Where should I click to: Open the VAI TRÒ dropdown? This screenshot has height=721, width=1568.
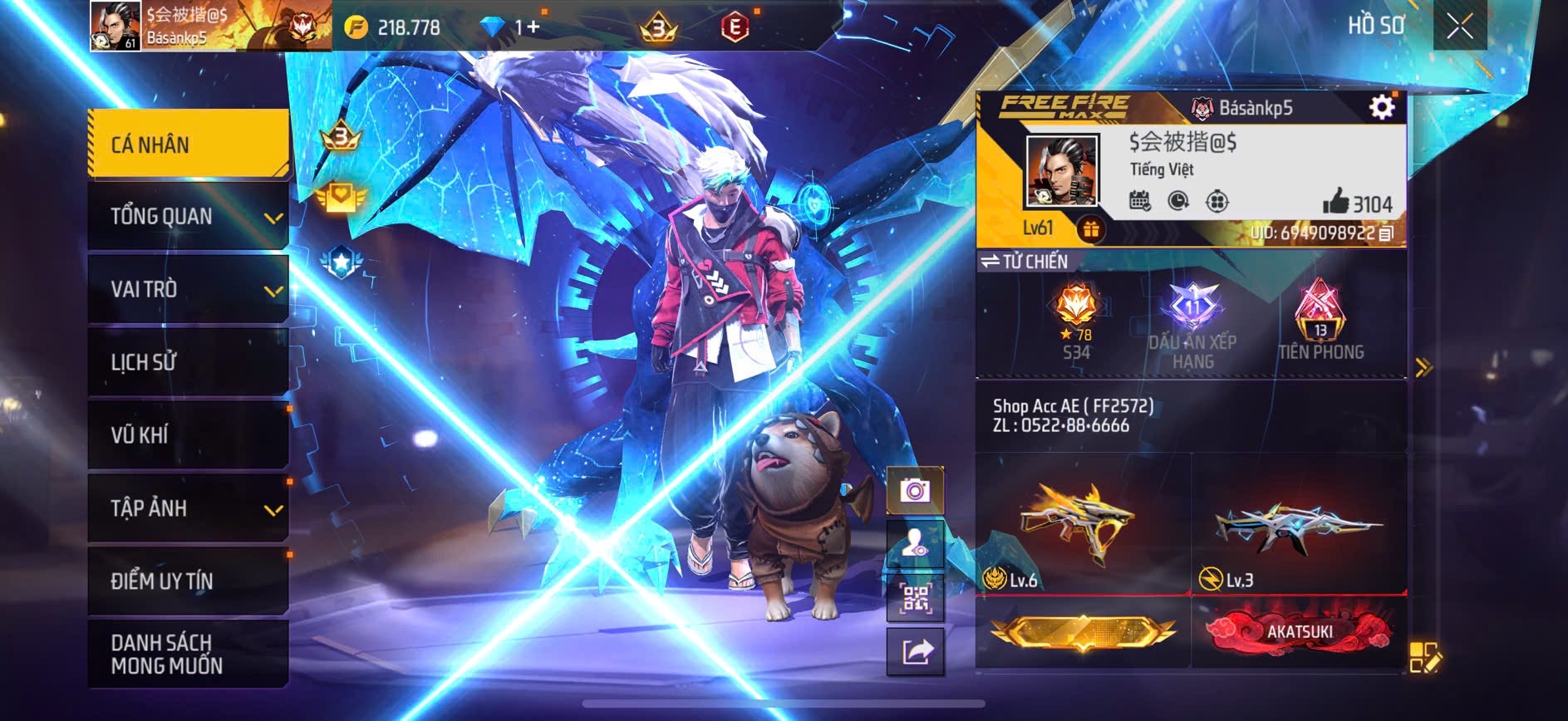click(188, 289)
